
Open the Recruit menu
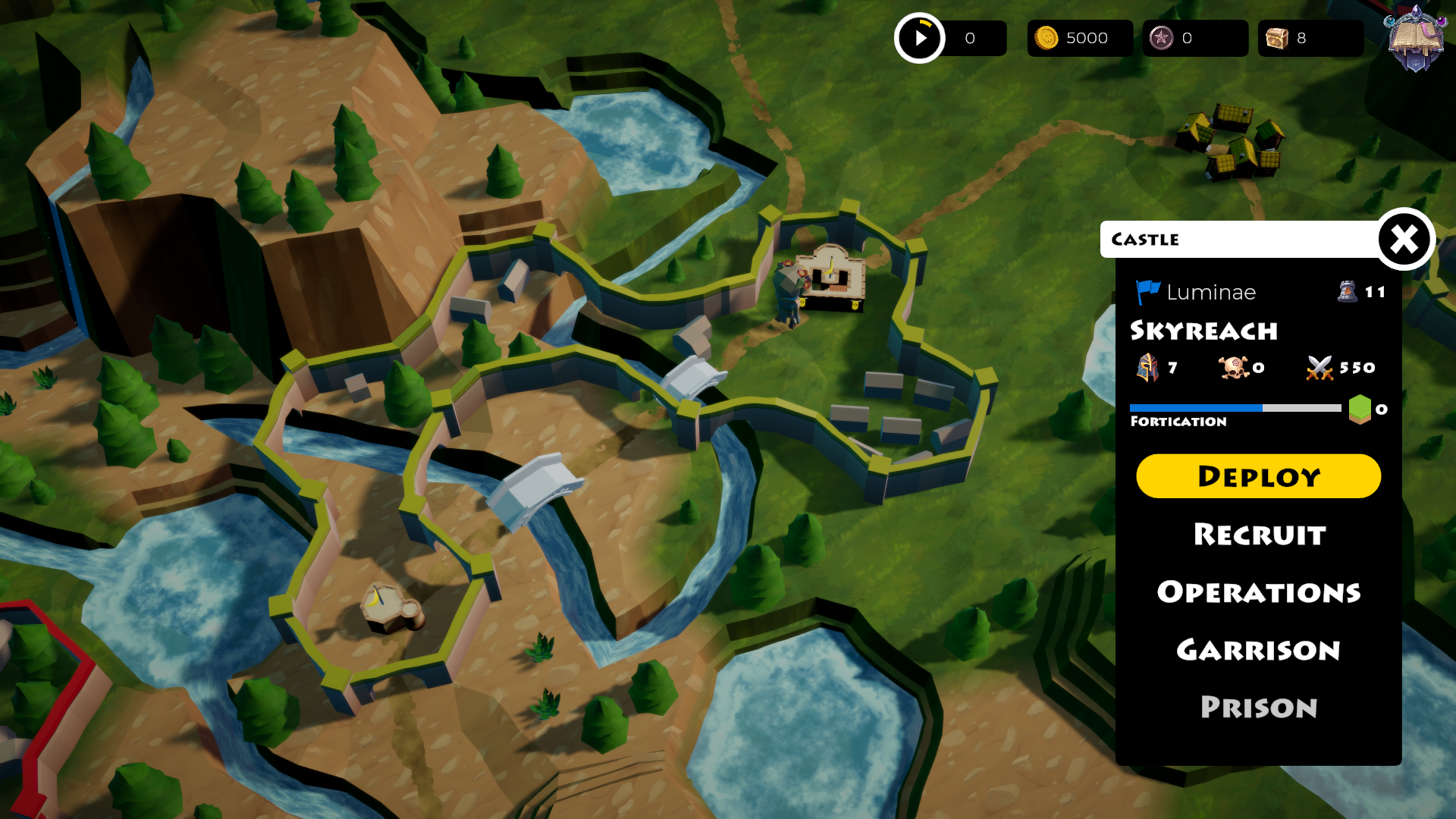(1260, 535)
